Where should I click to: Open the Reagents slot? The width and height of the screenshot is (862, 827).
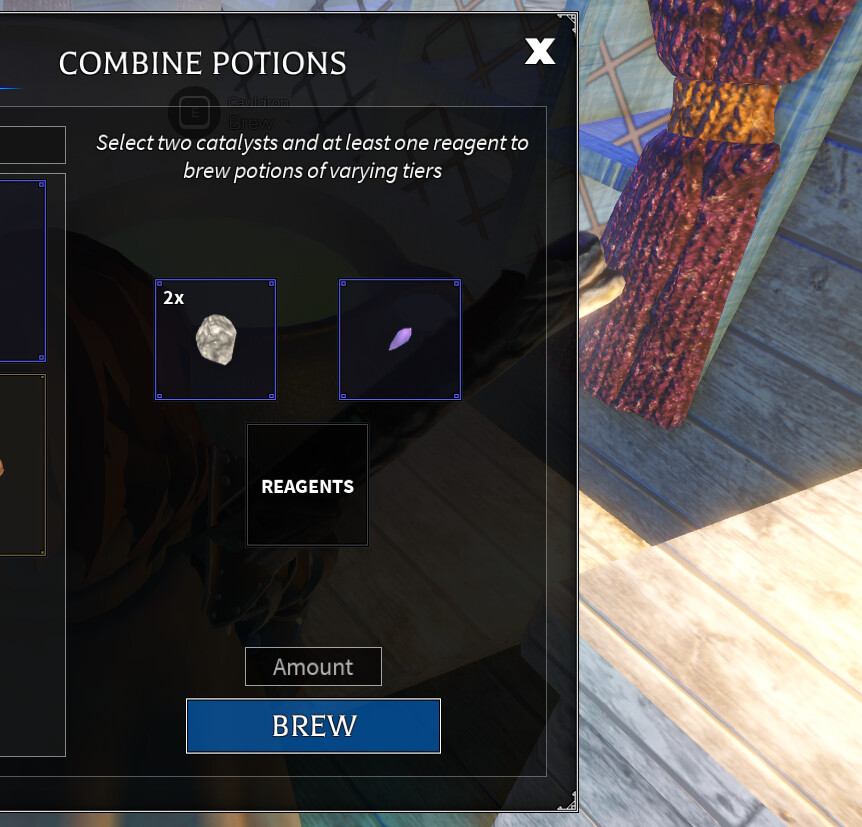(x=307, y=486)
